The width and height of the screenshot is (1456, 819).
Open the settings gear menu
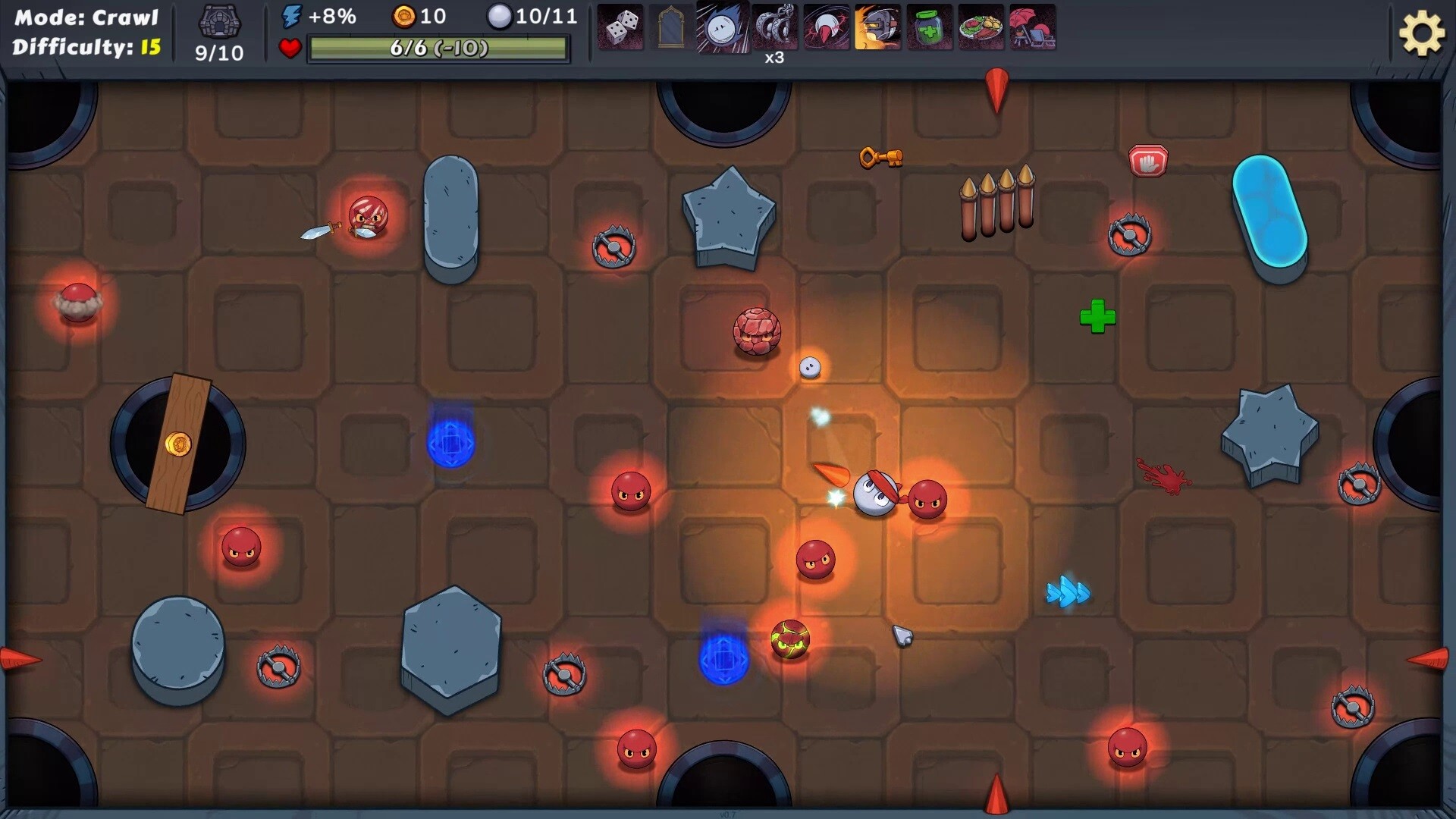[x=1423, y=33]
